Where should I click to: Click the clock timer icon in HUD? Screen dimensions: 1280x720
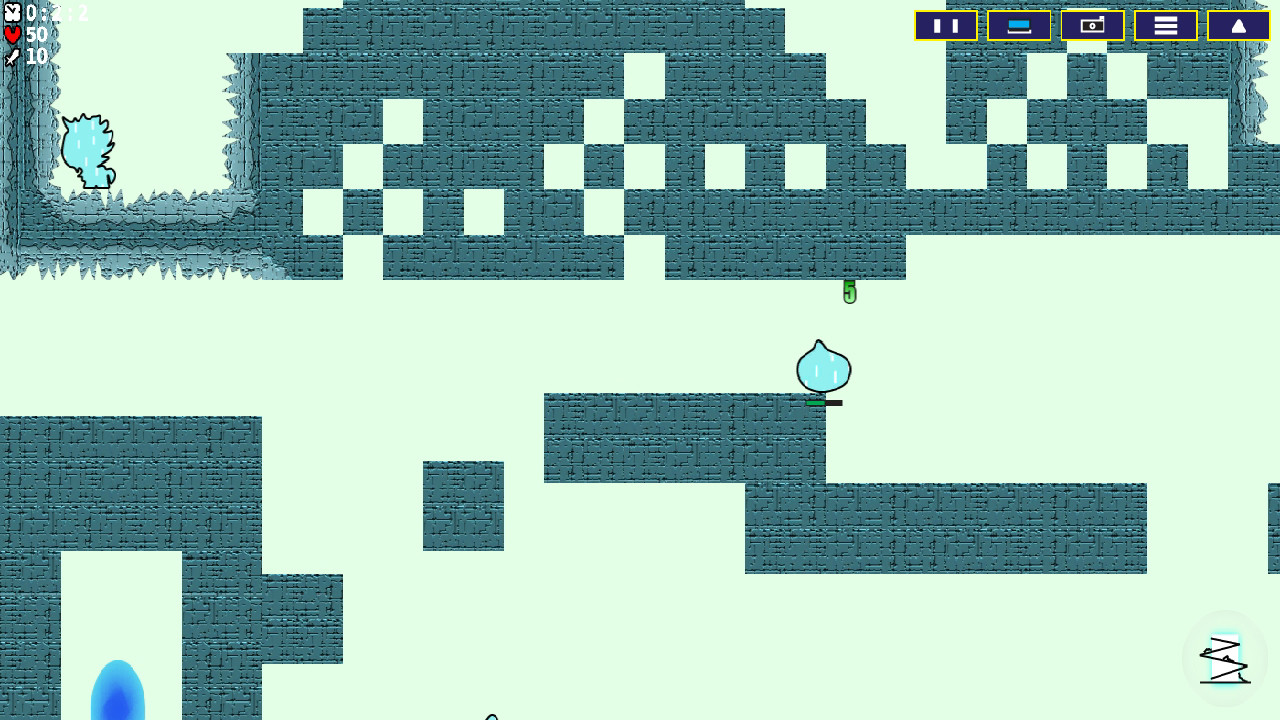click(x=13, y=14)
